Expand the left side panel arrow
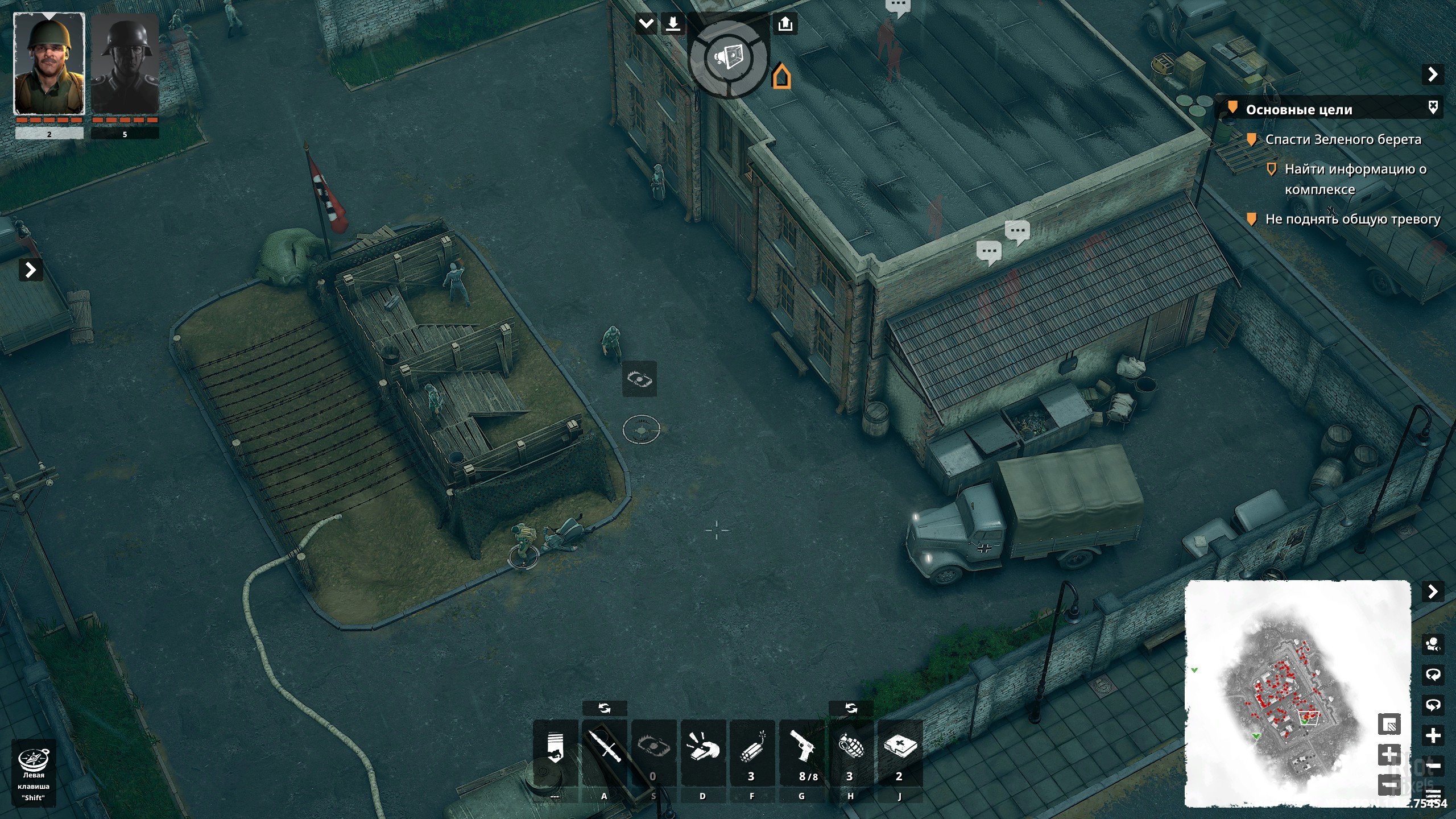This screenshot has width=1456, height=819. [31, 270]
